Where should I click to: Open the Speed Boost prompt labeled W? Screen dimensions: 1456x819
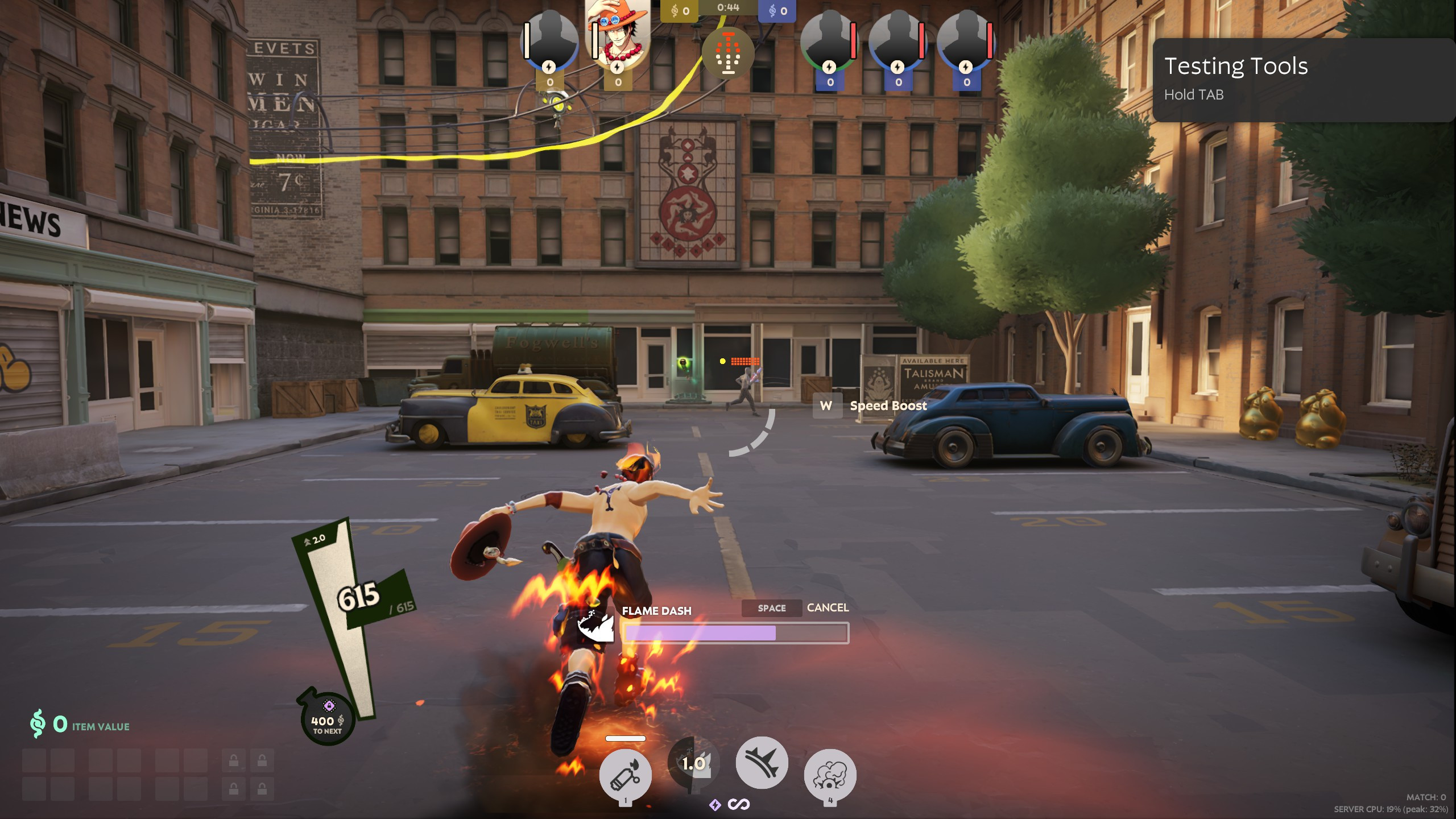pyautogui.click(x=828, y=406)
